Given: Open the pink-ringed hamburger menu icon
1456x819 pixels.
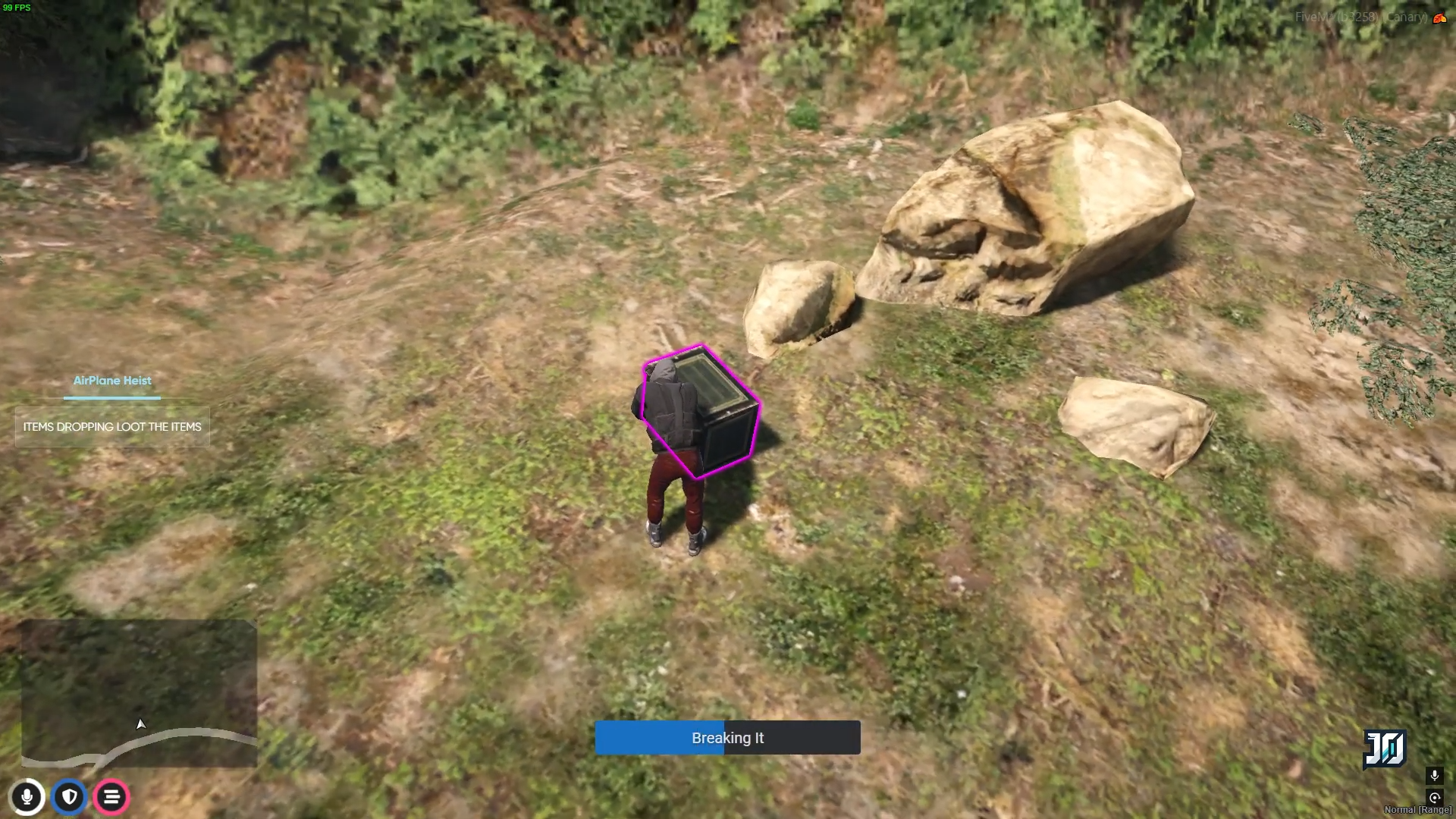Looking at the screenshot, I should click(x=111, y=797).
